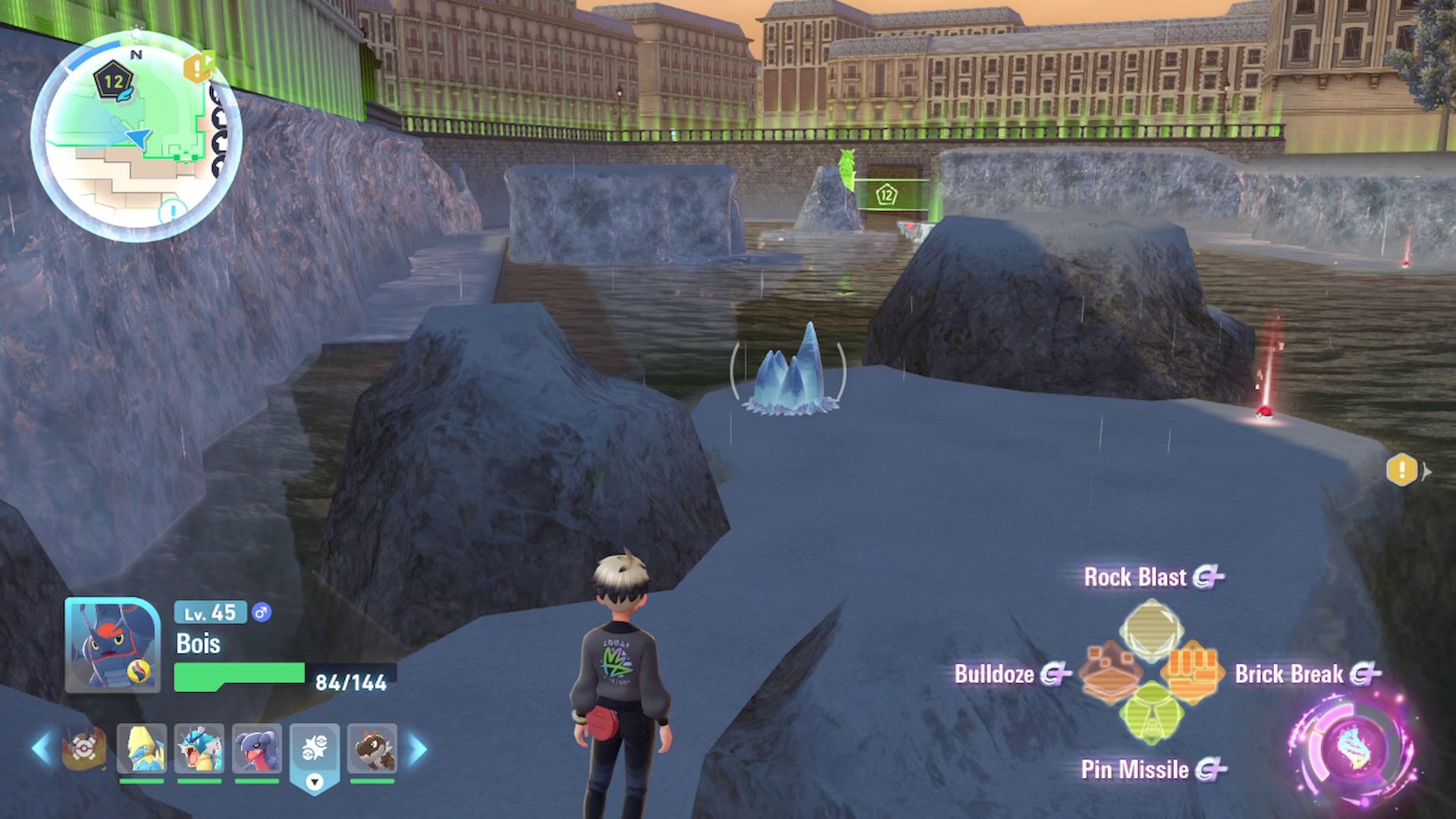Choose the Brick Break fist icon
The height and width of the screenshot is (819, 1456).
[1193, 672]
